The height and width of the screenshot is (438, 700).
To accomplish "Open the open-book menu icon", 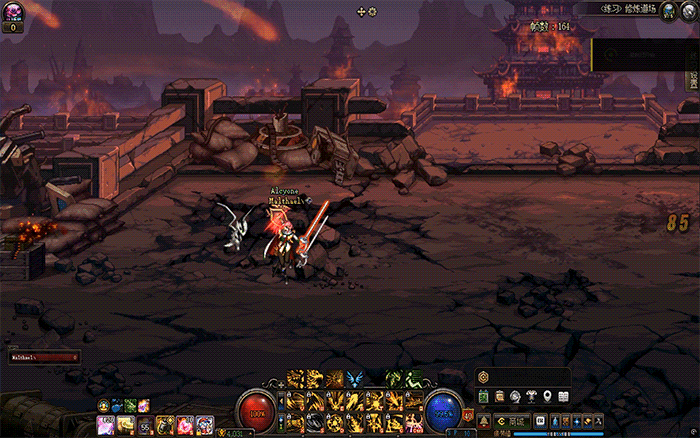I will [563, 397].
